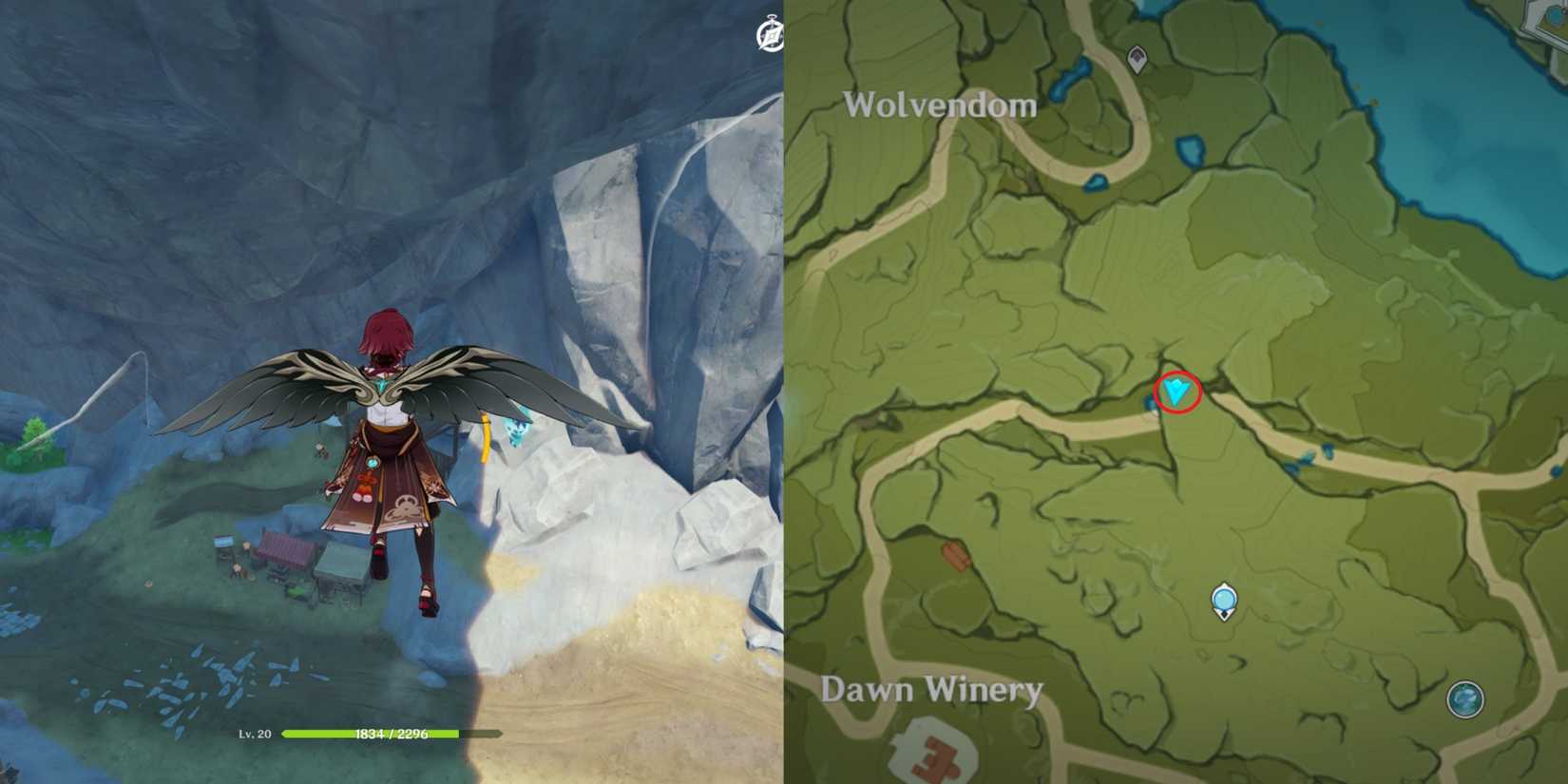
Task: Click the Wolvendom region label
Action: (x=939, y=105)
